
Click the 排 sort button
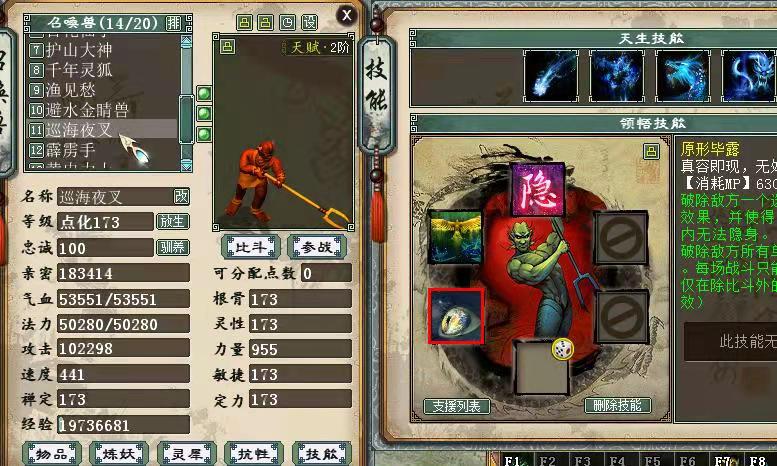pyautogui.click(x=174, y=22)
